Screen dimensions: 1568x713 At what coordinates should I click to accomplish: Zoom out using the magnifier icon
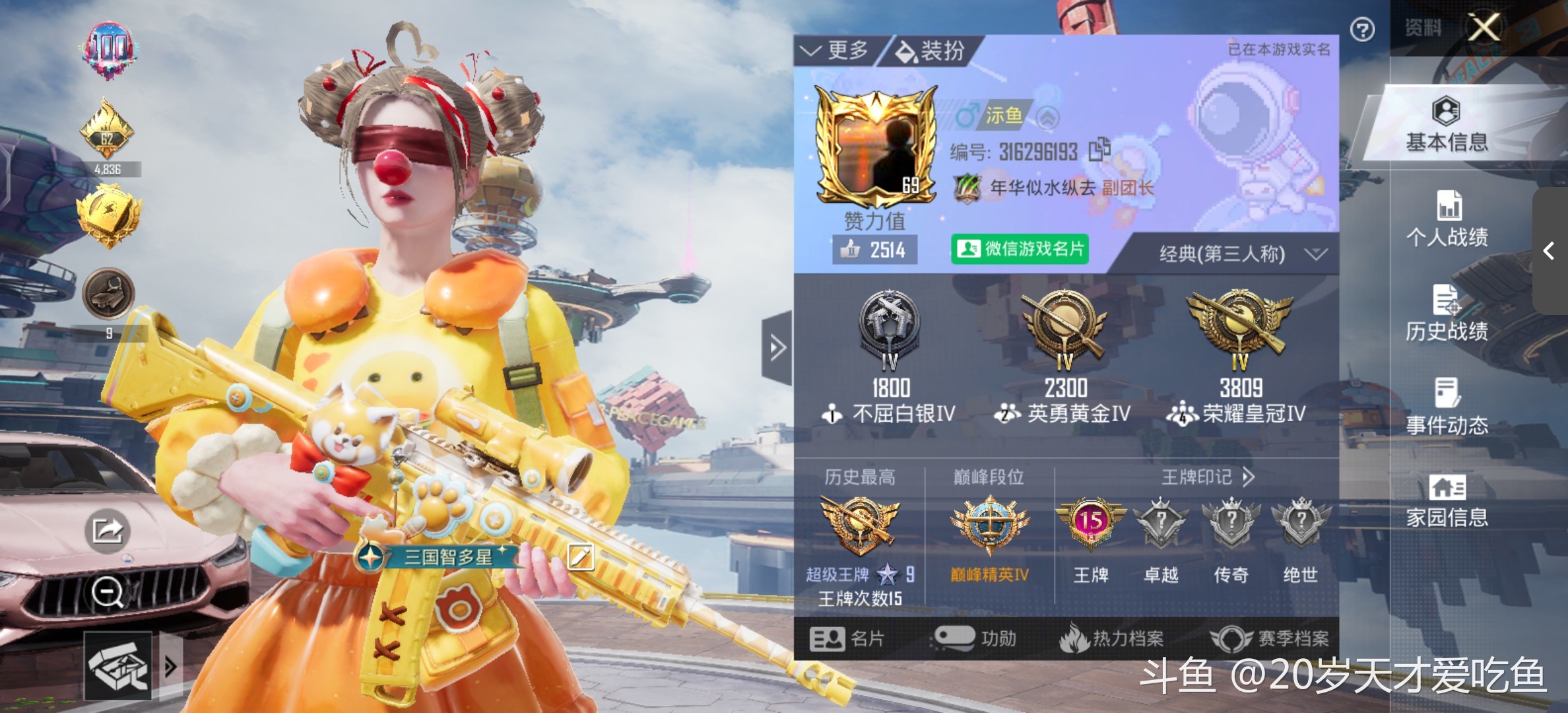pyautogui.click(x=108, y=592)
